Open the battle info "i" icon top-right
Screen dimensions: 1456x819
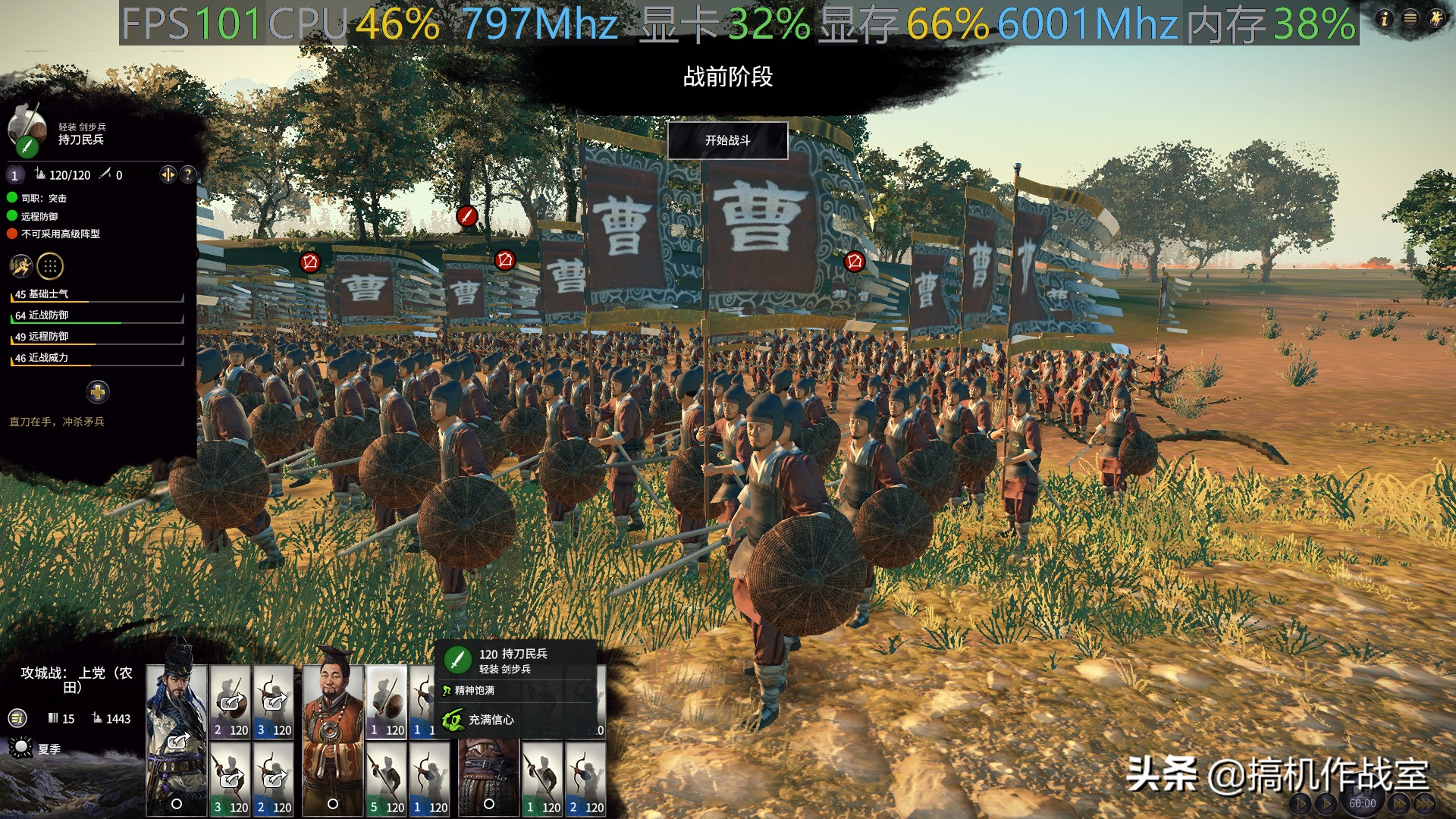click(x=1384, y=19)
